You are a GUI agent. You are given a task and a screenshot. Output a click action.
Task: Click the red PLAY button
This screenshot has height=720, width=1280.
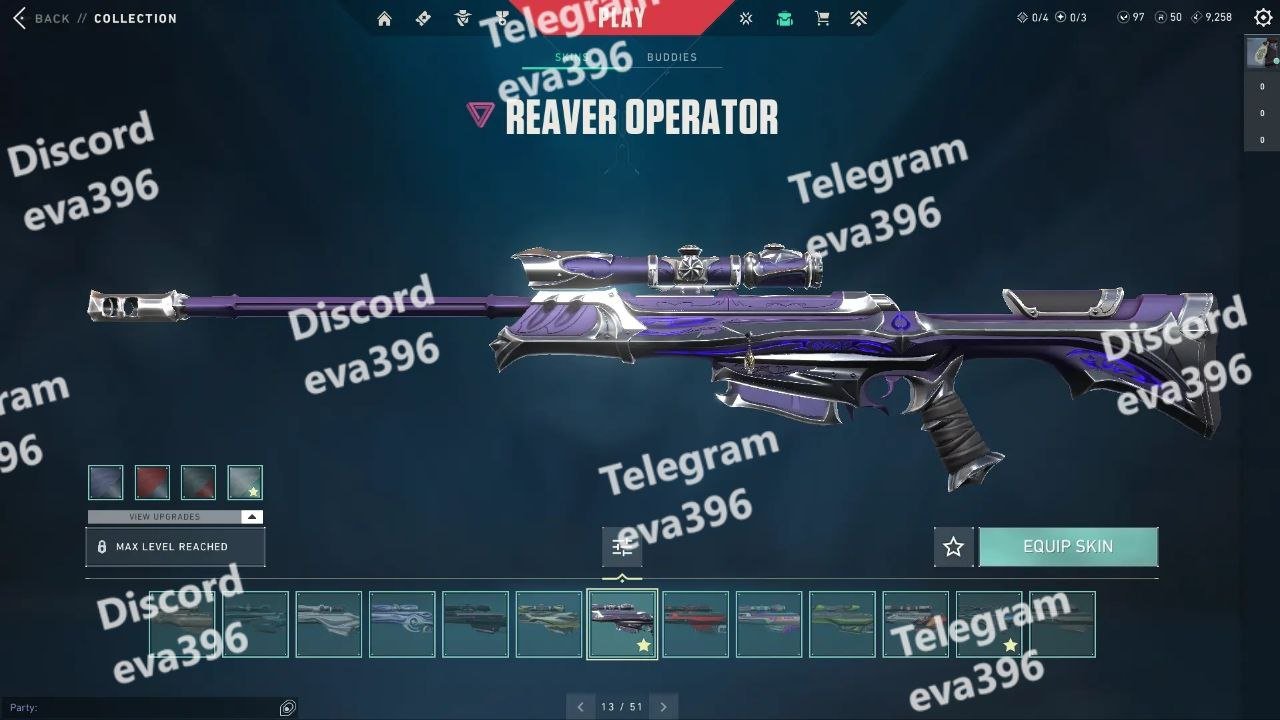coord(621,17)
